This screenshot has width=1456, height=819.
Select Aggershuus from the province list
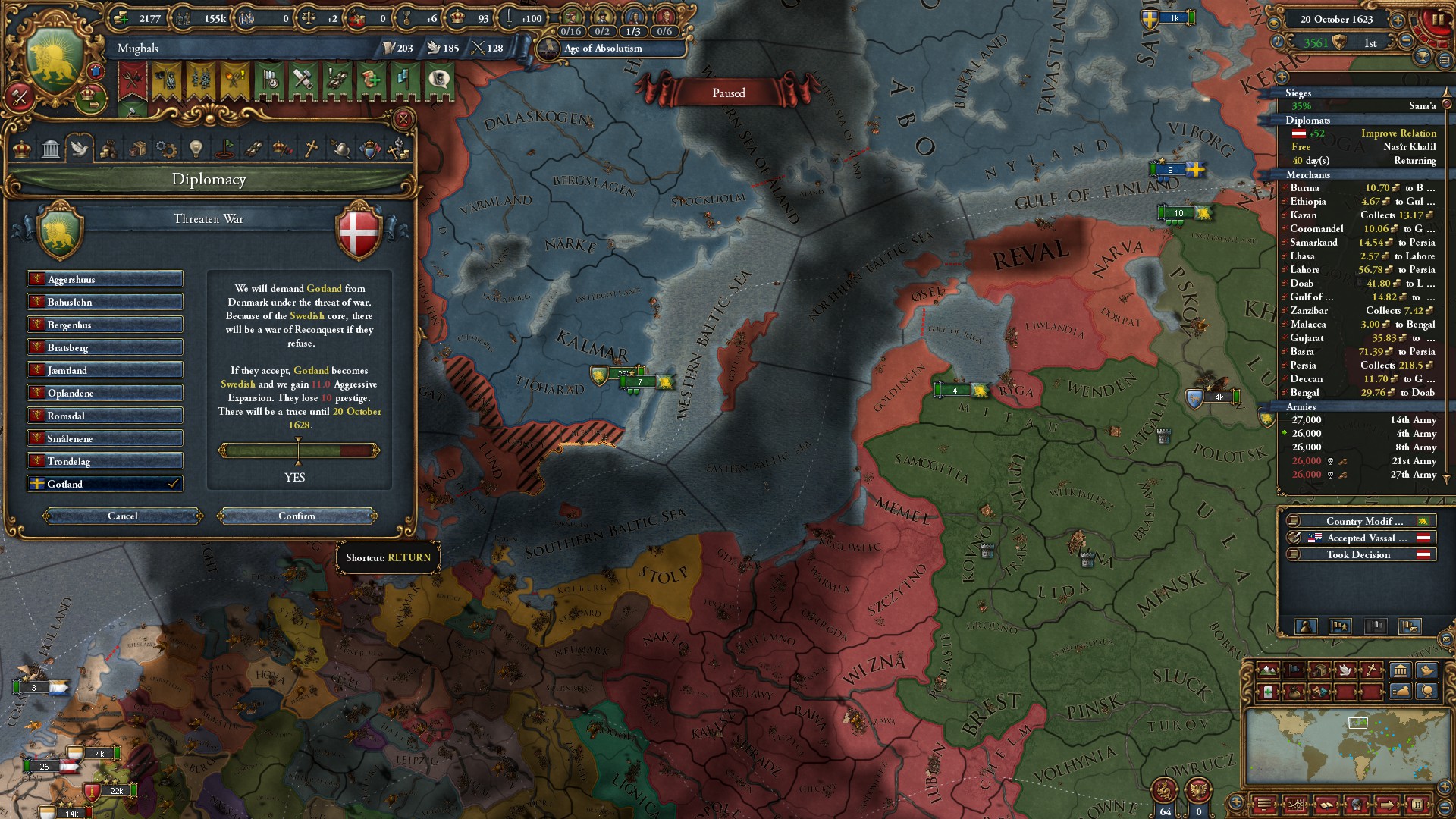[105, 279]
